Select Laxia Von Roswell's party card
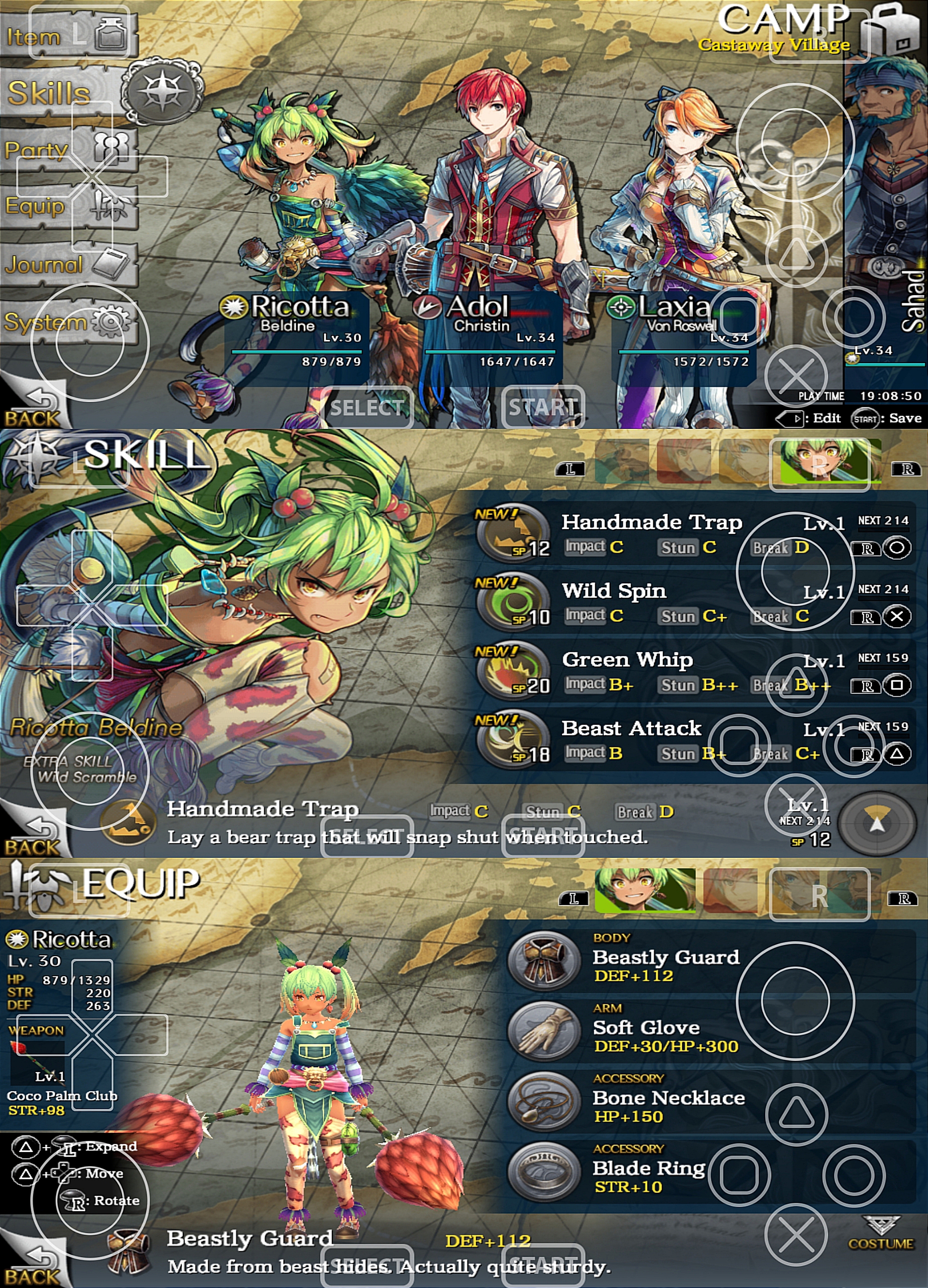This screenshot has height=1288, width=928. tap(682, 335)
